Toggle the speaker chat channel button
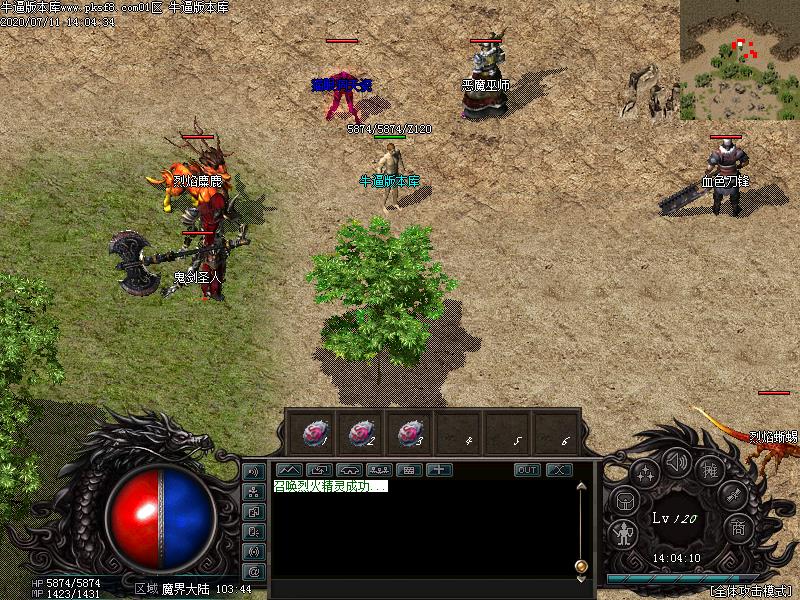This screenshot has width=800, height=600. click(253, 471)
